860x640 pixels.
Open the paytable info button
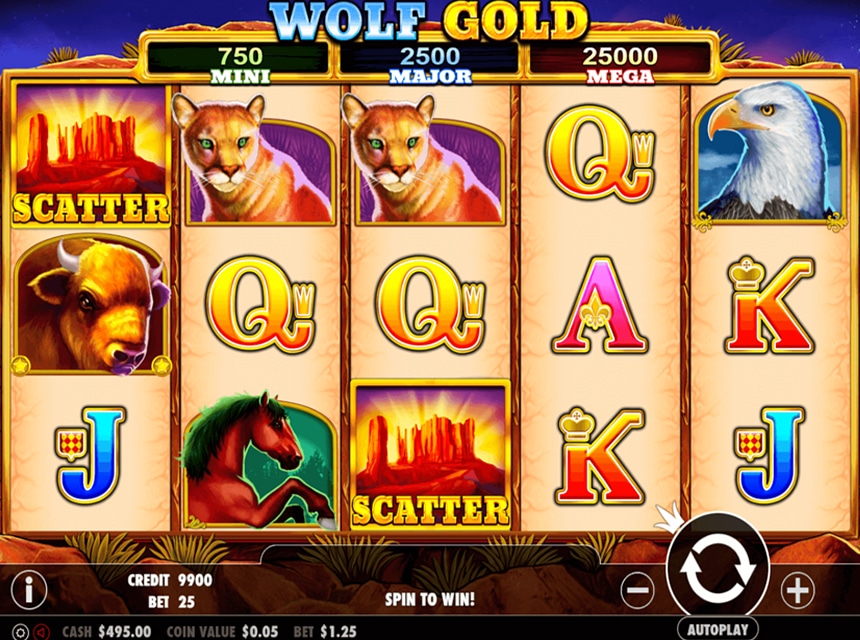coord(28,590)
